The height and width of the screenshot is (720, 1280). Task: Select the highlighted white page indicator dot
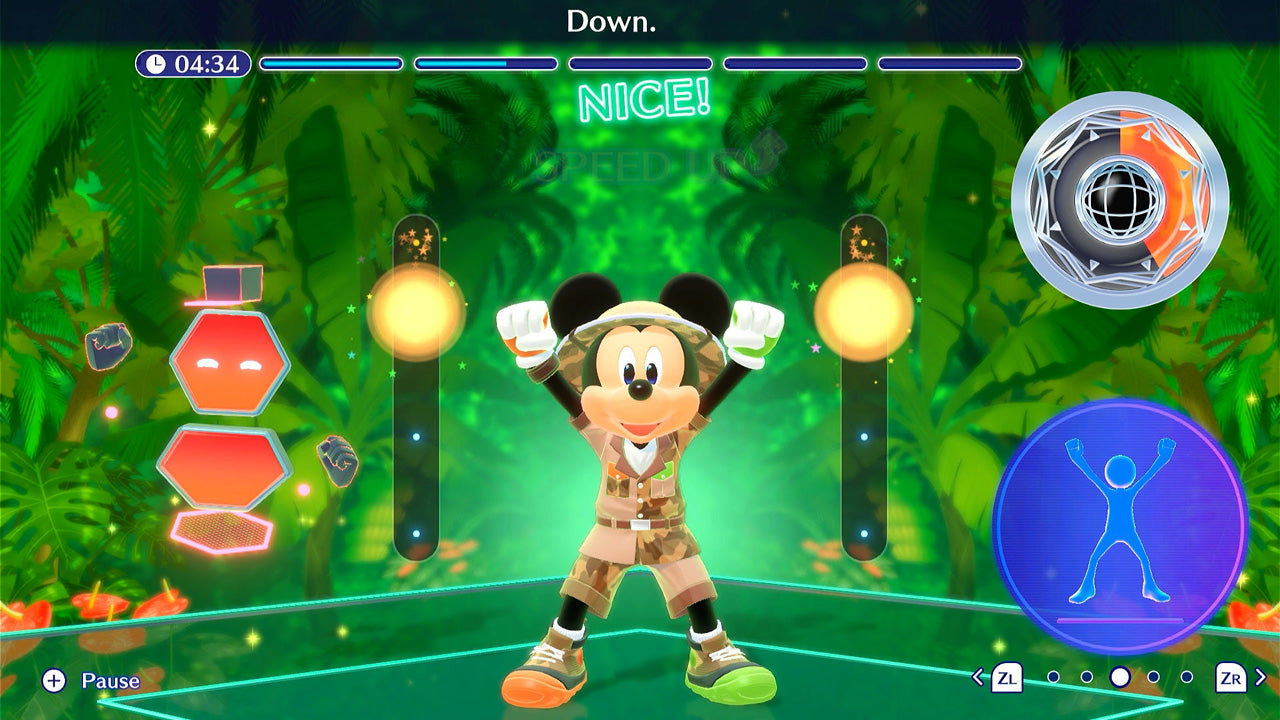coord(1120,677)
